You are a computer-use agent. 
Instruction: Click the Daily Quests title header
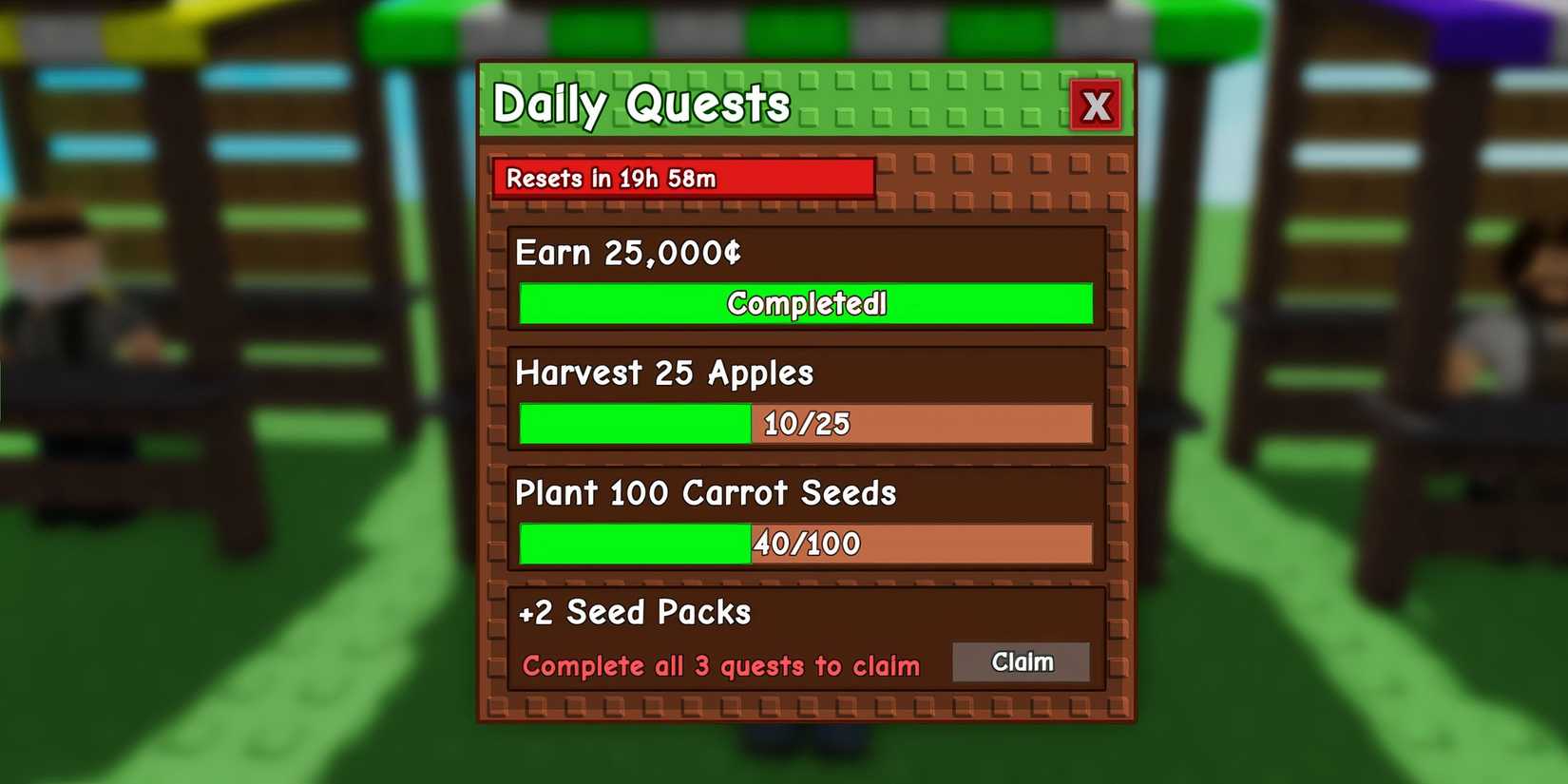tap(640, 104)
